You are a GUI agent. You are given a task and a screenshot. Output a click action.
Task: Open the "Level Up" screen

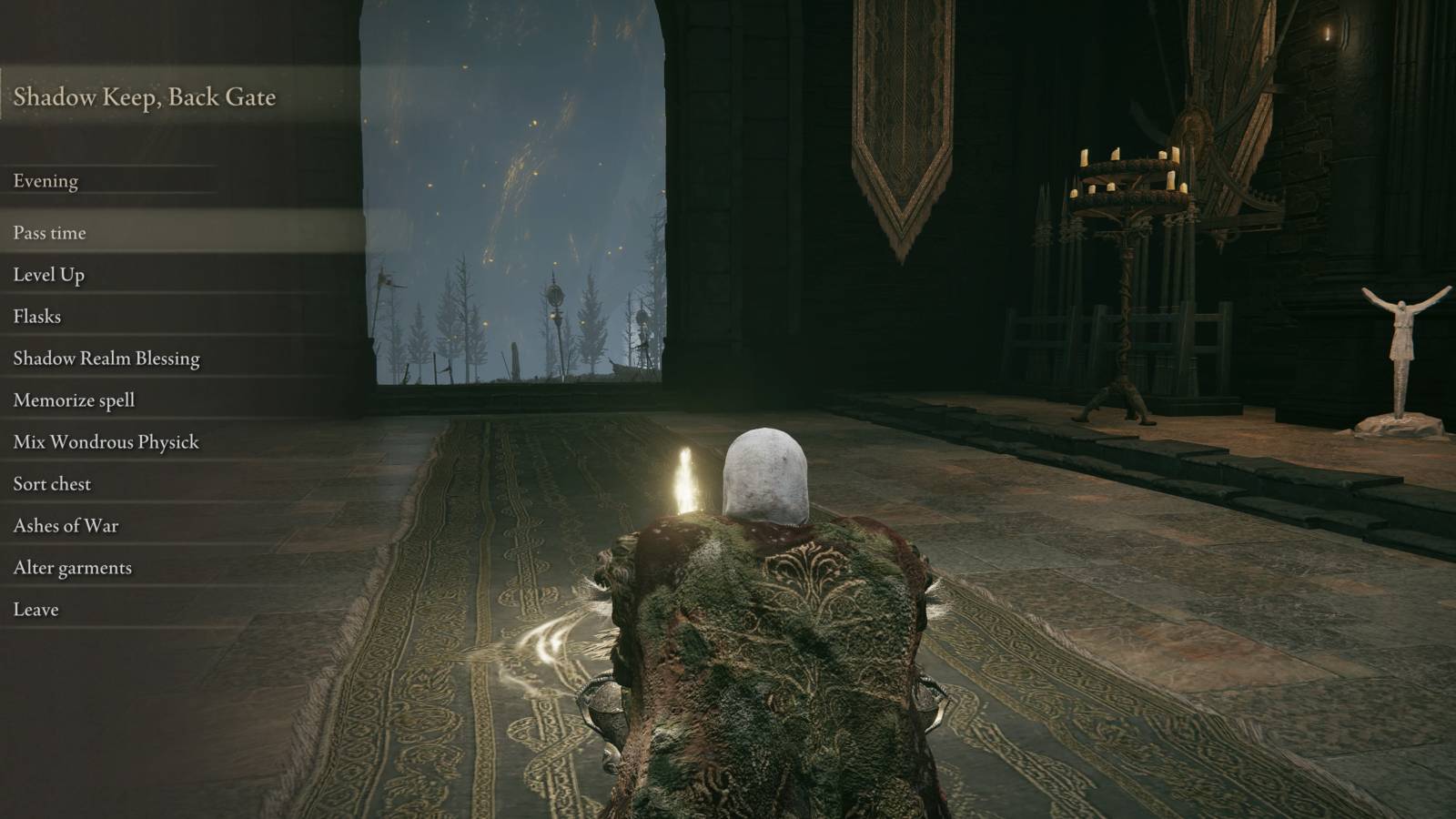[50, 275]
